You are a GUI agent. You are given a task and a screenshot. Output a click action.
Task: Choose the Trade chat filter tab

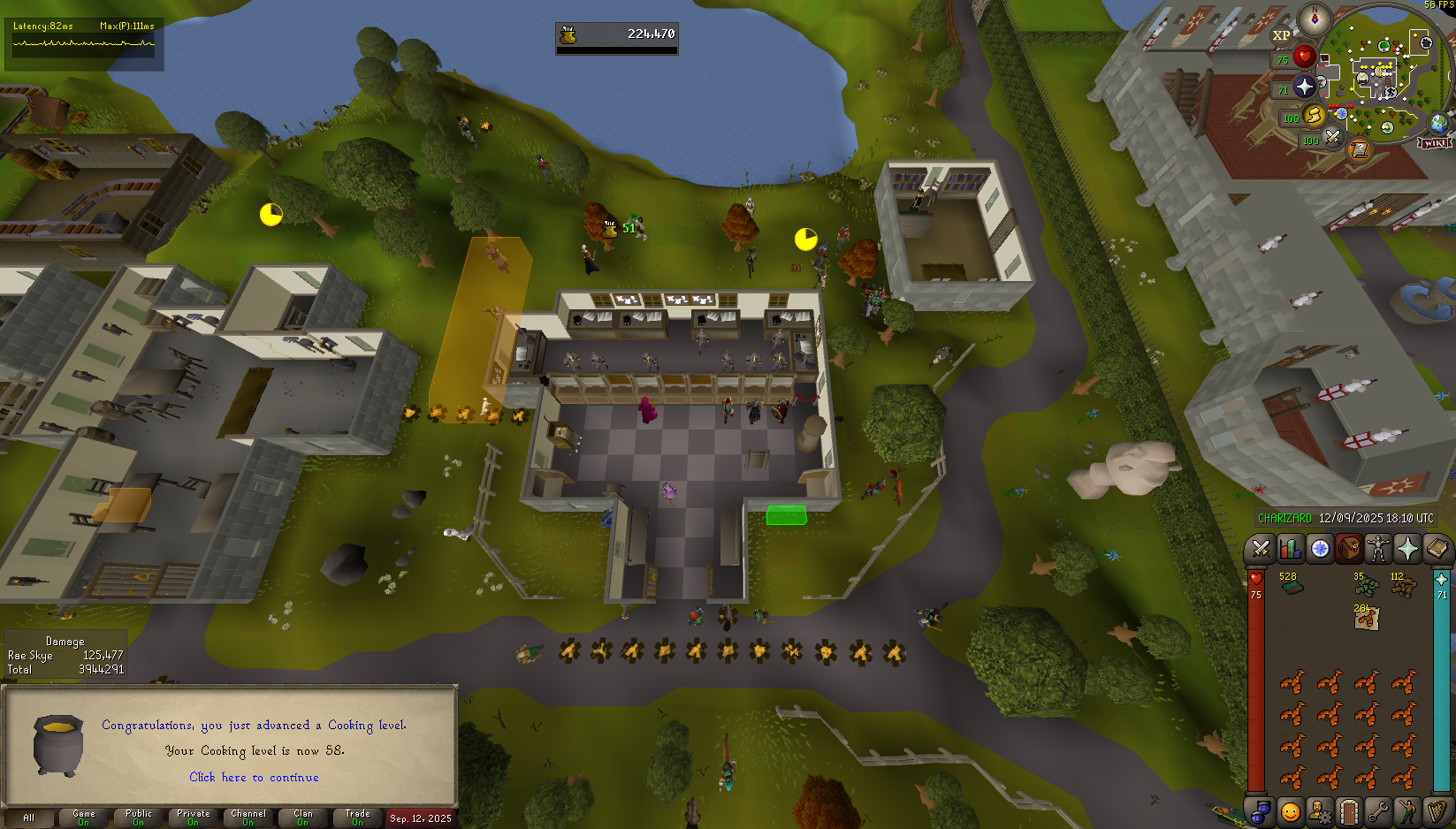point(358,818)
